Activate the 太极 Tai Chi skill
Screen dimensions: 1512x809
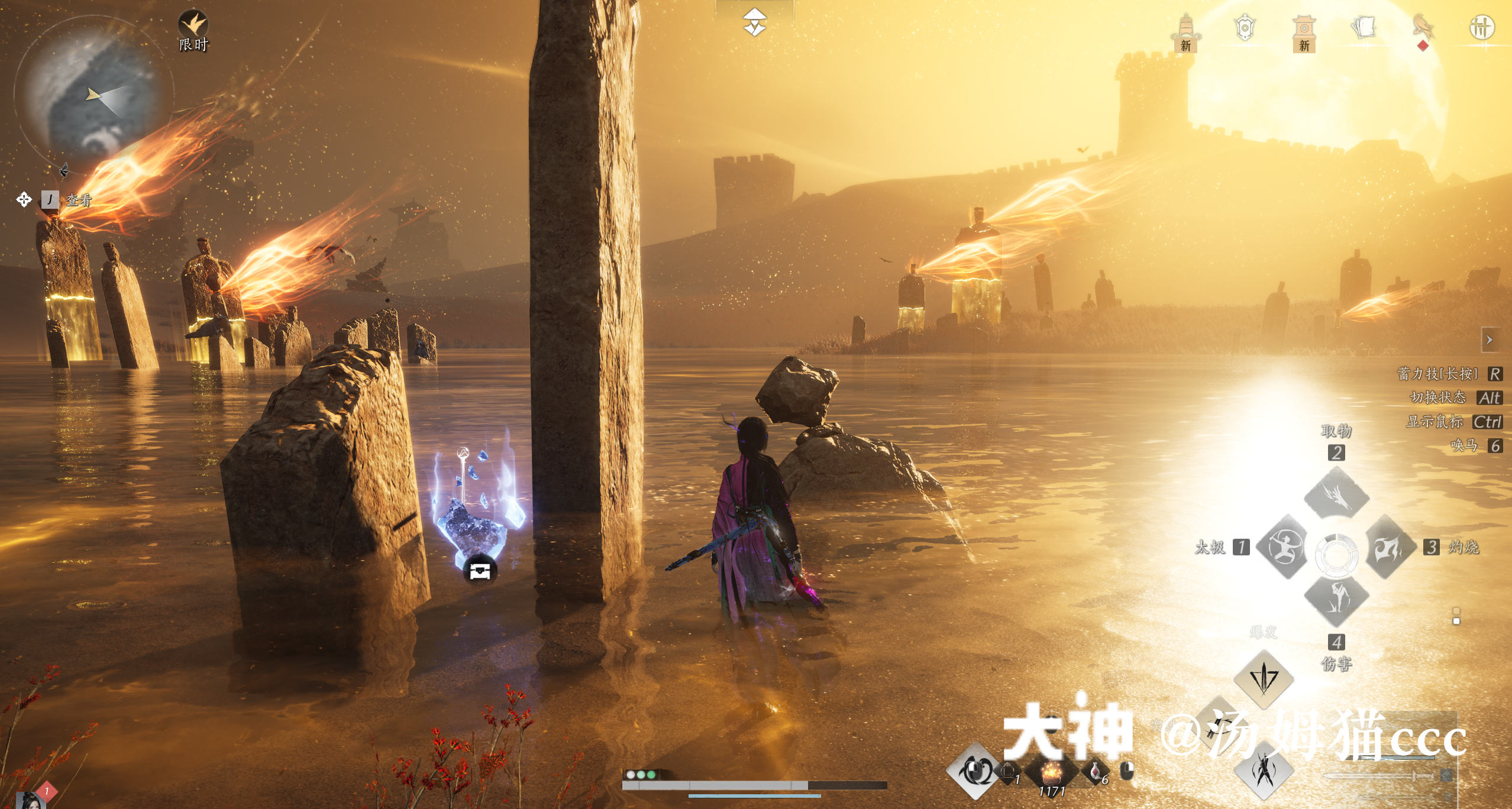click(1281, 547)
